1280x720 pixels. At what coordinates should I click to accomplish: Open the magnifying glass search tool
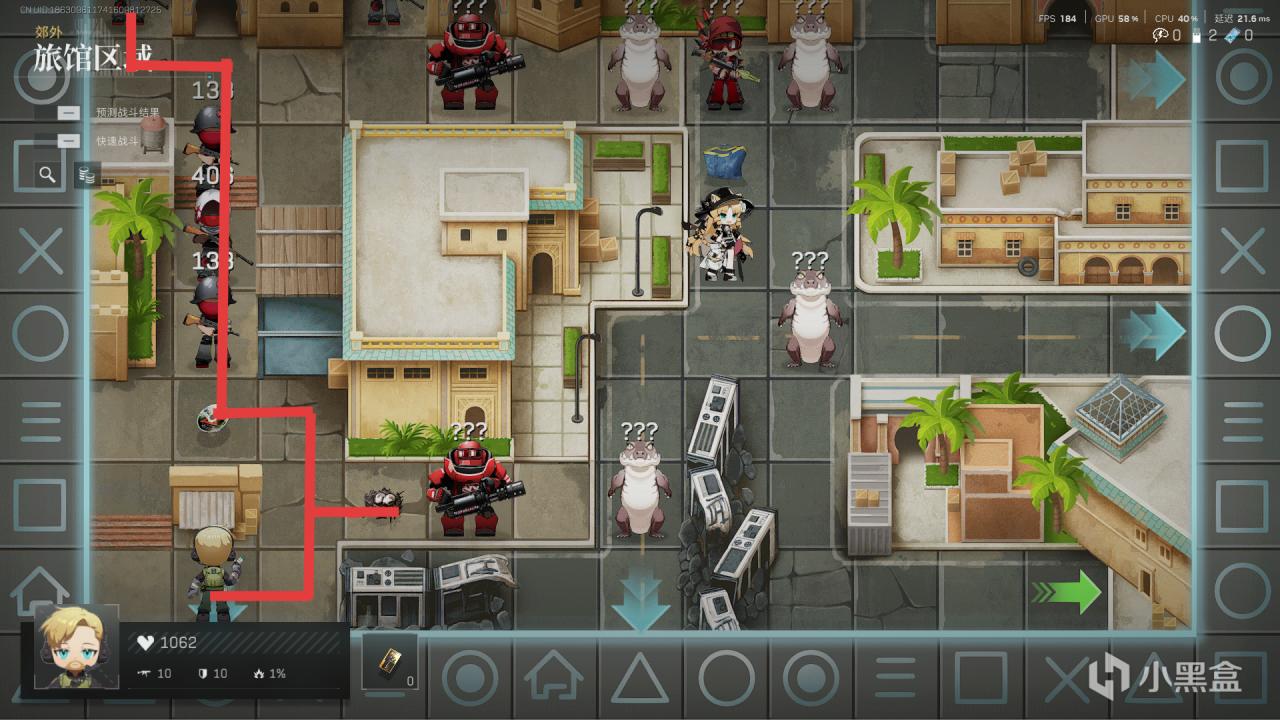coord(47,175)
